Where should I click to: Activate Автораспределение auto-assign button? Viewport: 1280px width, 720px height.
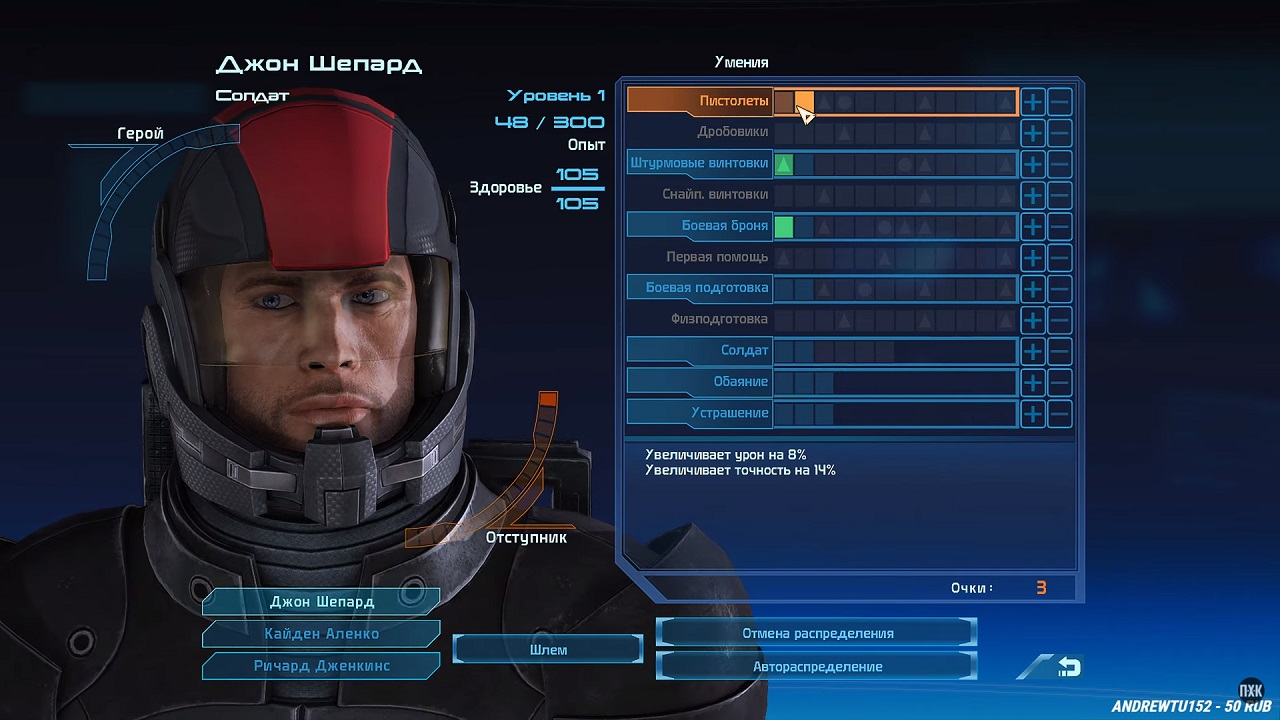point(817,666)
